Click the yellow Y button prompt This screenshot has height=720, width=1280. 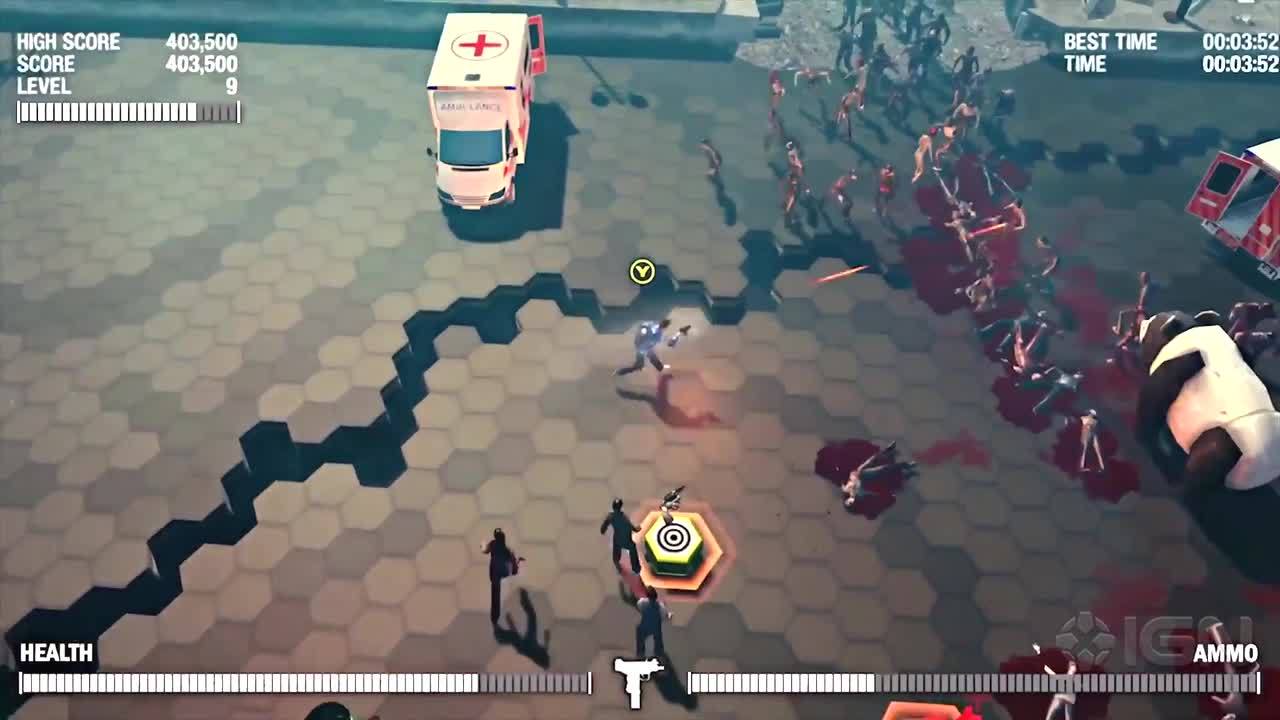[640, 270]
